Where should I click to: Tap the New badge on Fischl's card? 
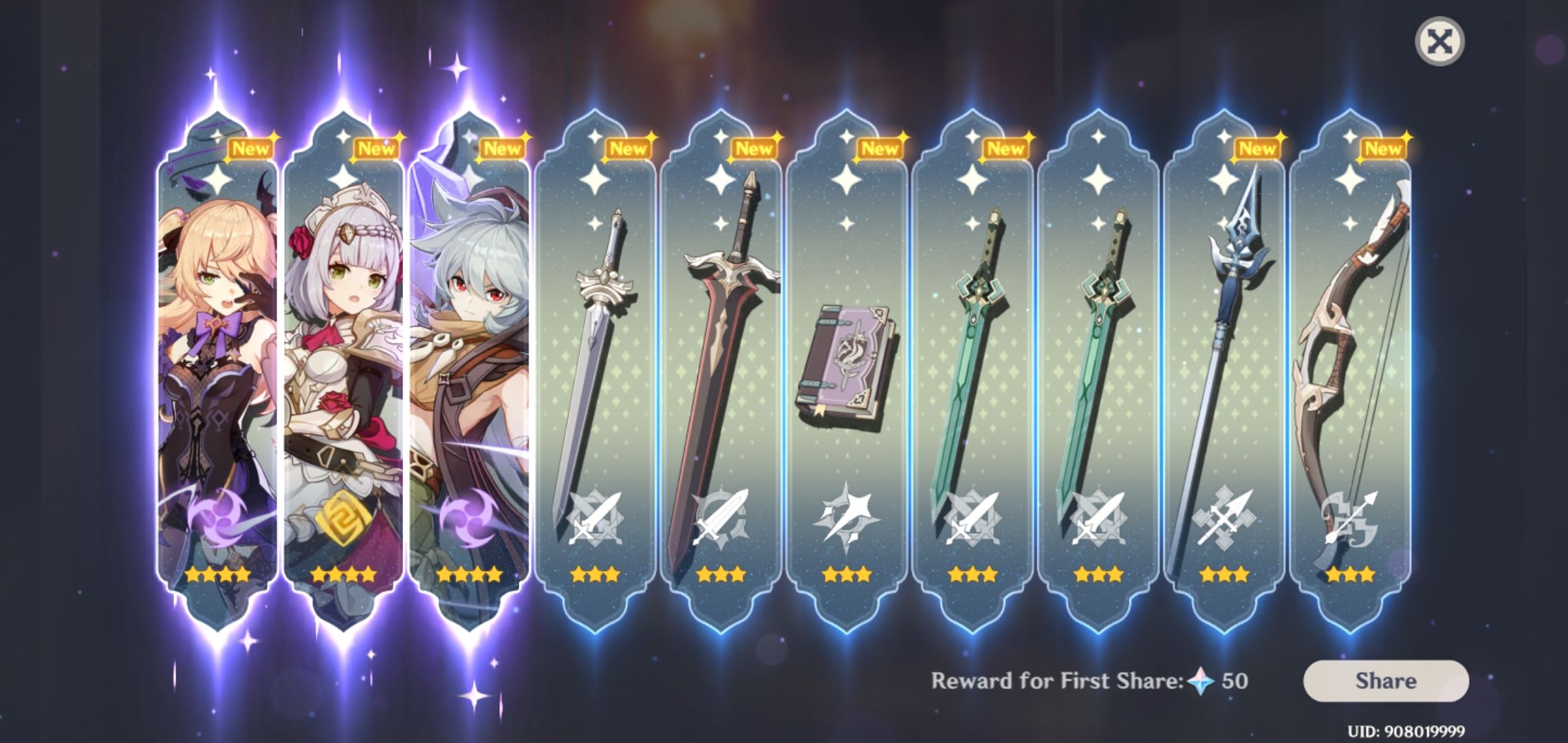251,147
